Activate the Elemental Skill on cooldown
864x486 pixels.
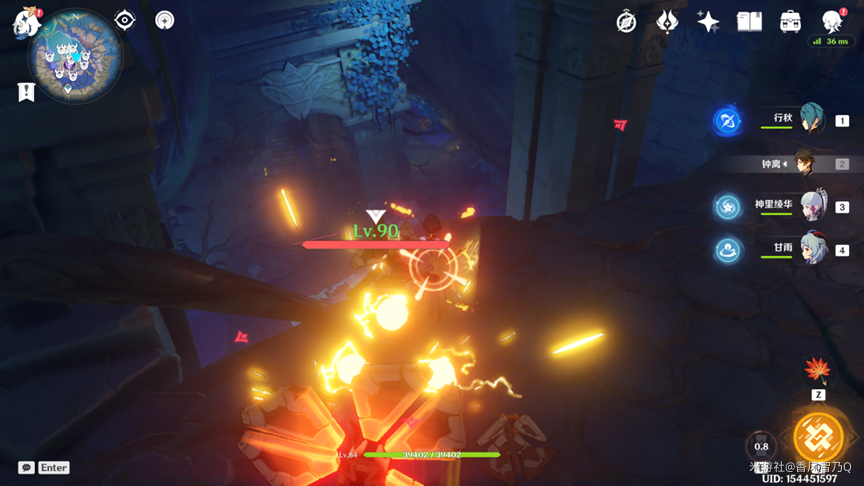[762, 446]
